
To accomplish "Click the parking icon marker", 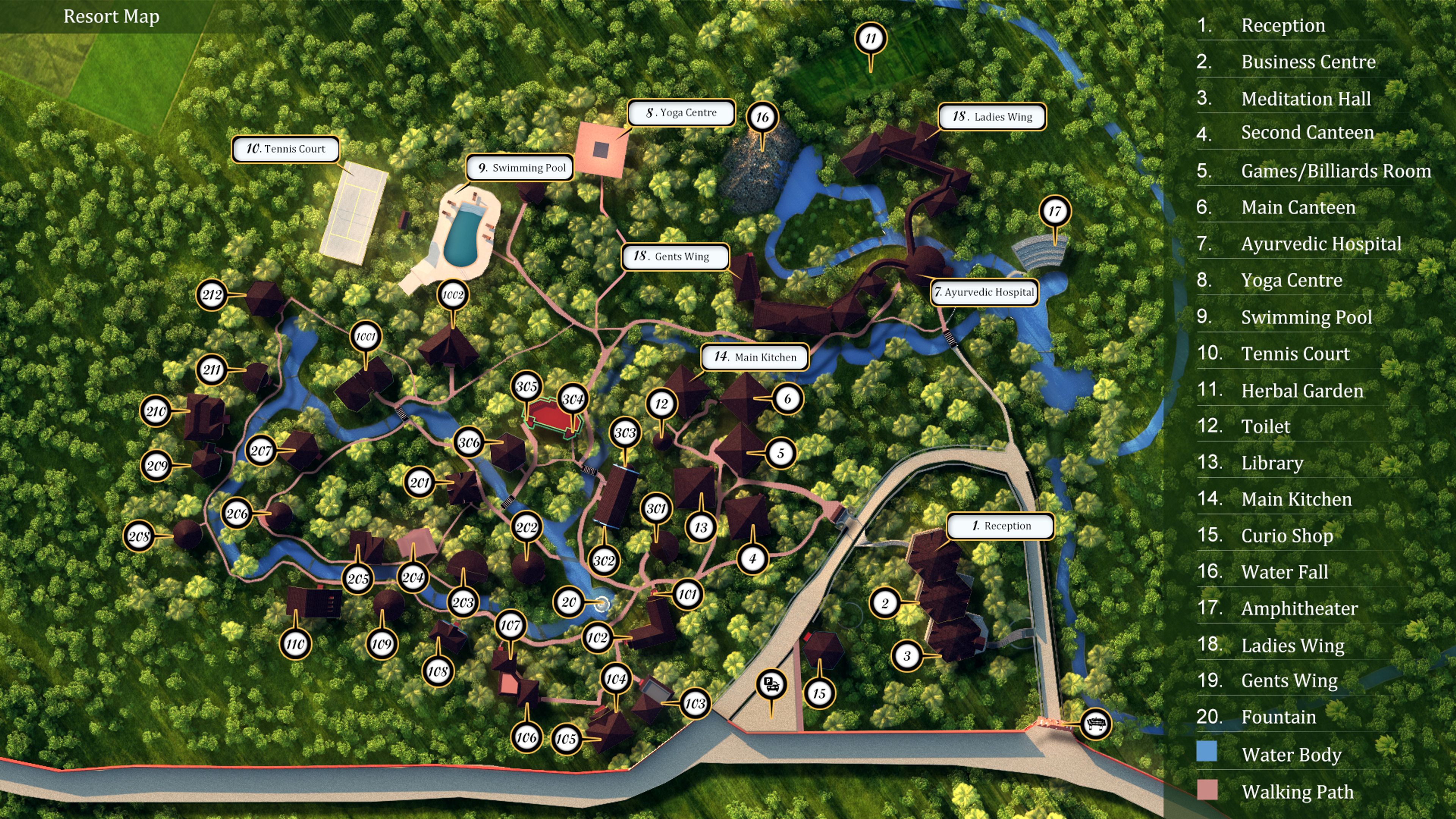I will (x=772, y=684).
